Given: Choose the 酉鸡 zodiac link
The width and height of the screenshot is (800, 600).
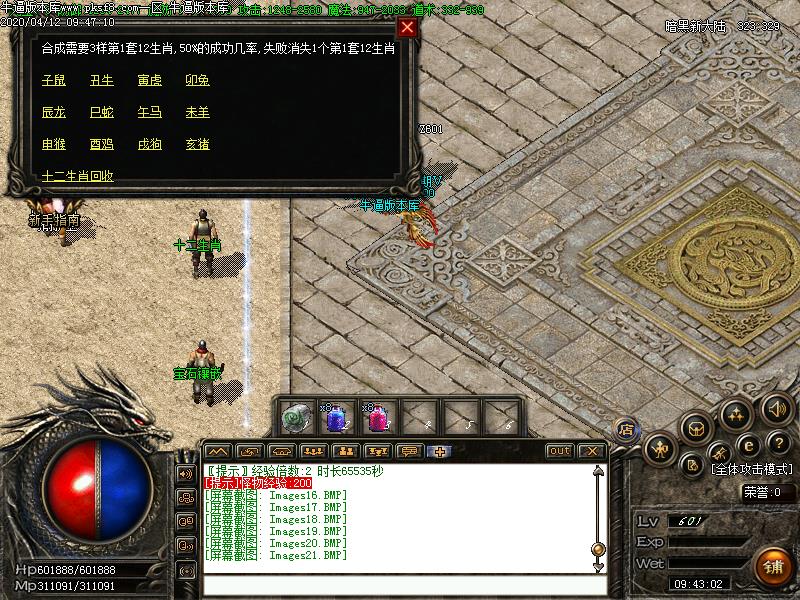Looking at the screenshot, I should 101,144.
